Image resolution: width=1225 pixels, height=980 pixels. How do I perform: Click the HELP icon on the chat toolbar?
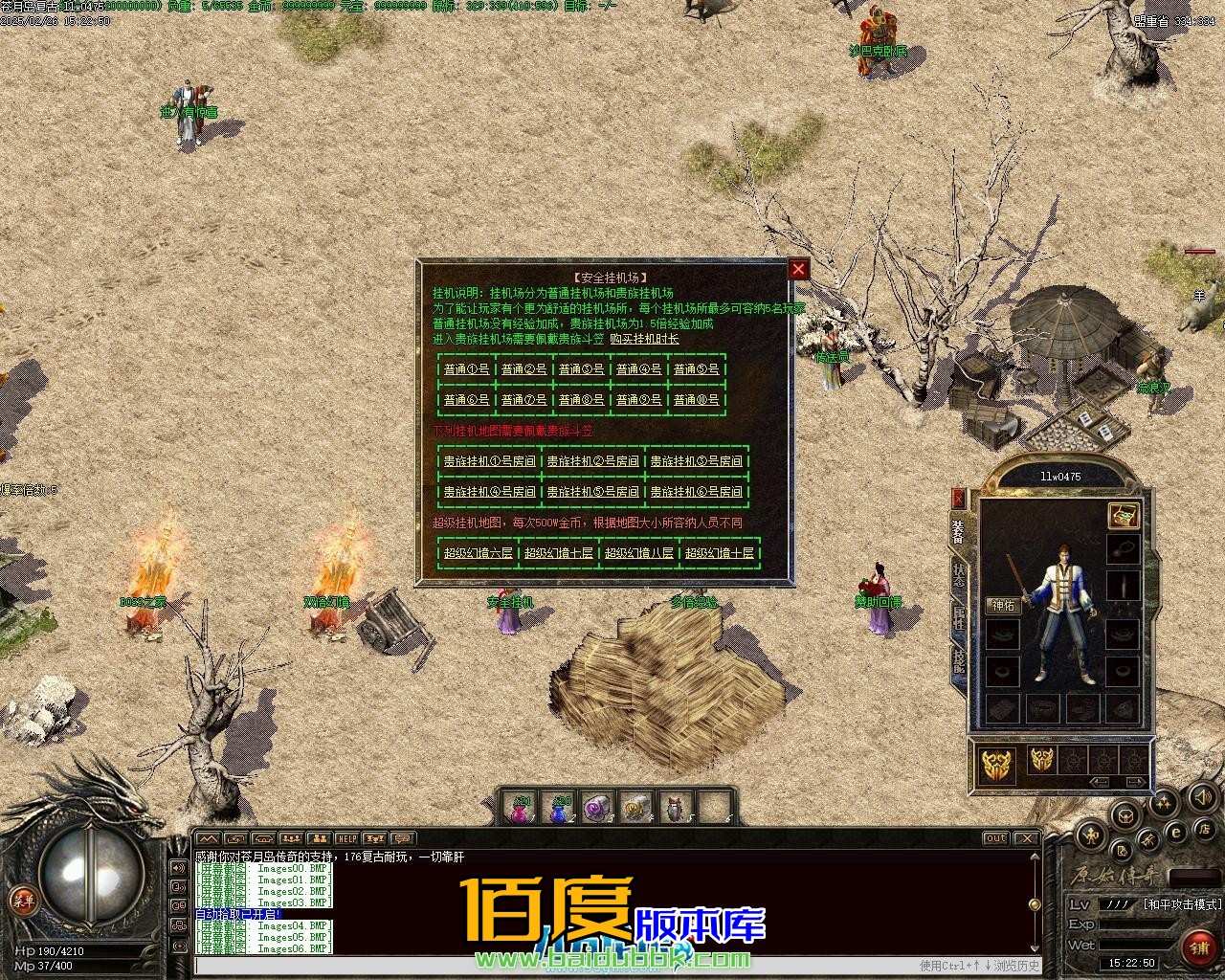click(x=346, y=837)
